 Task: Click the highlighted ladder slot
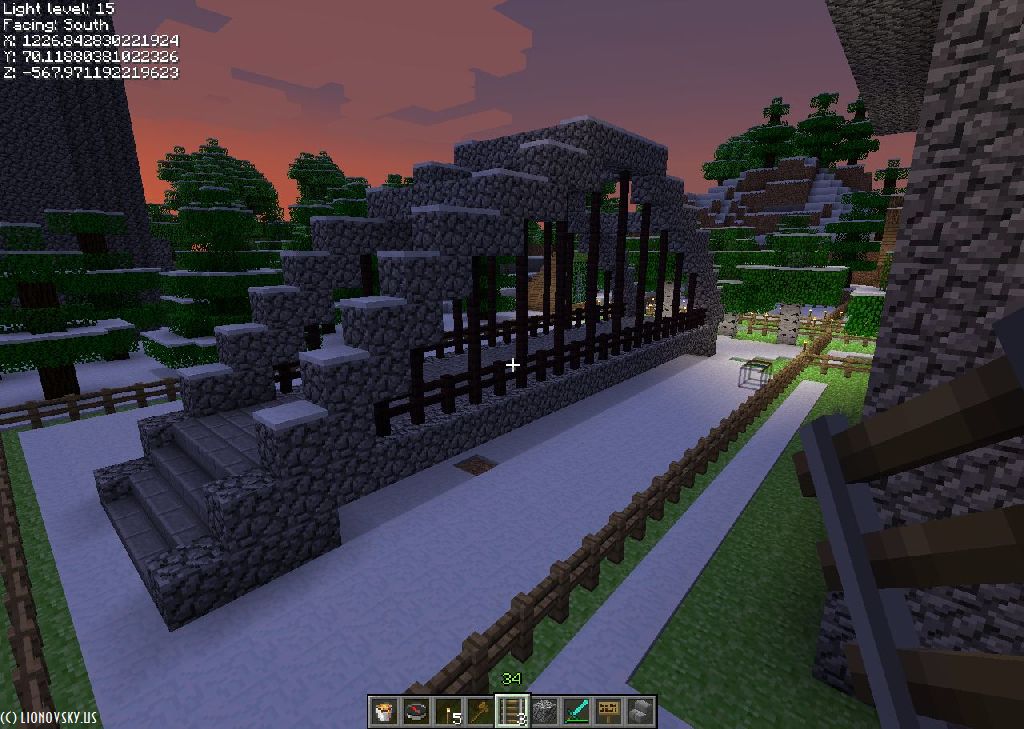(512, 711)
